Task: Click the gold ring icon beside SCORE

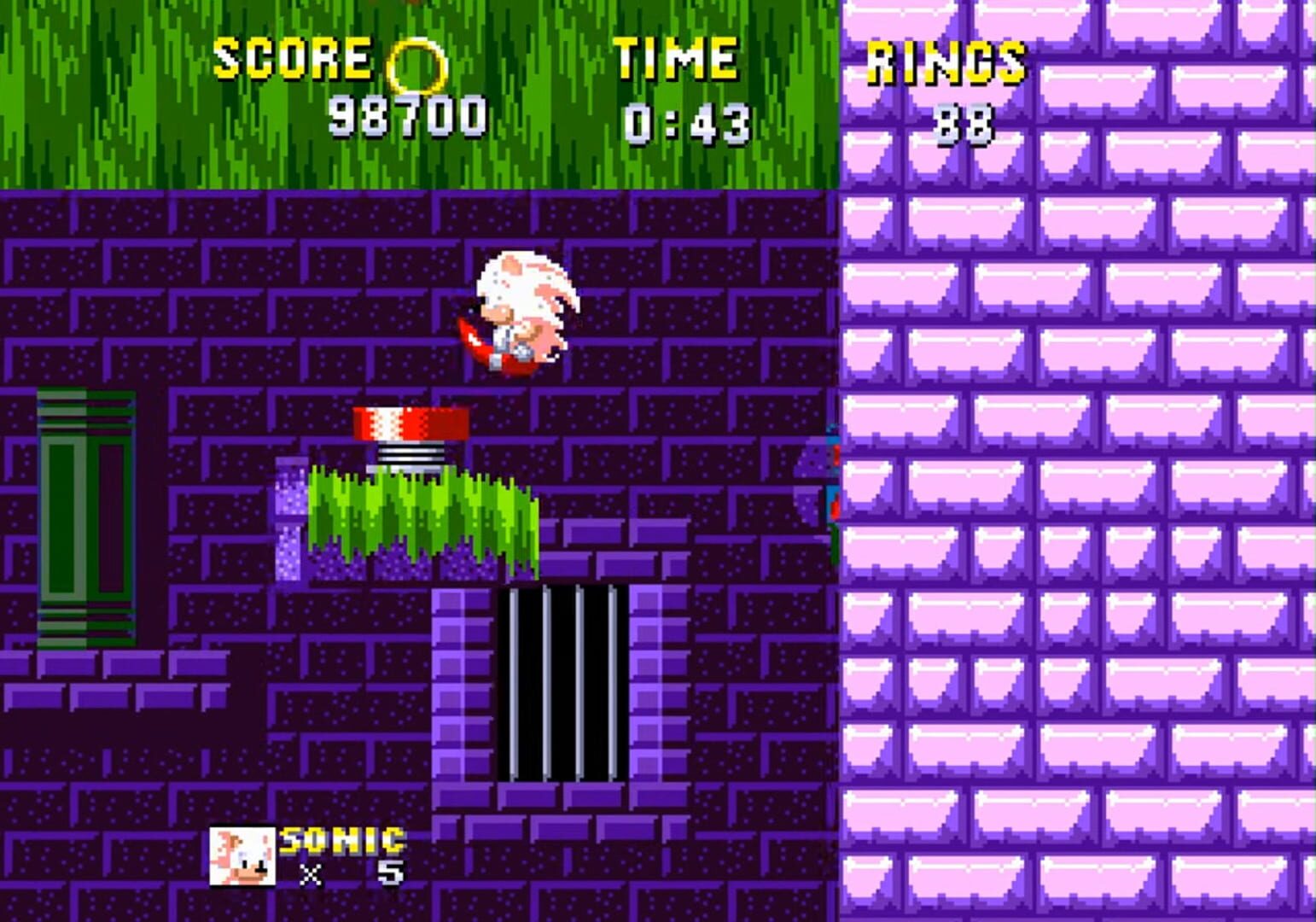Action: coord(417,63)
